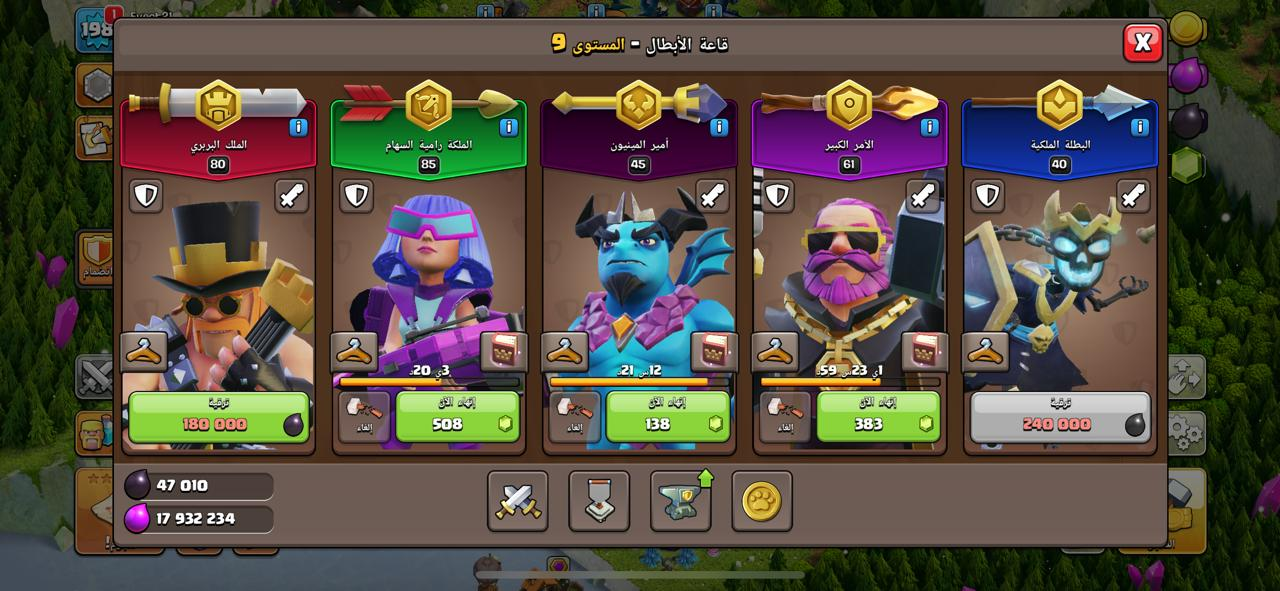Show Royal Champion info
1280x591 pixels.
click(x=1139, y=127)
